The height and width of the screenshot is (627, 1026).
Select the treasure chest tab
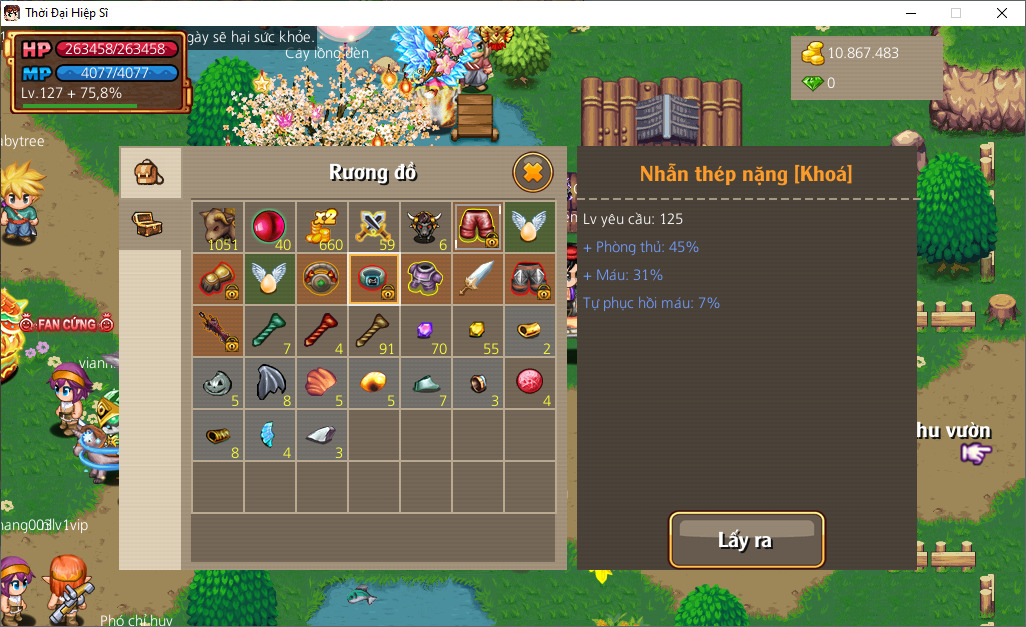[150, 224]
